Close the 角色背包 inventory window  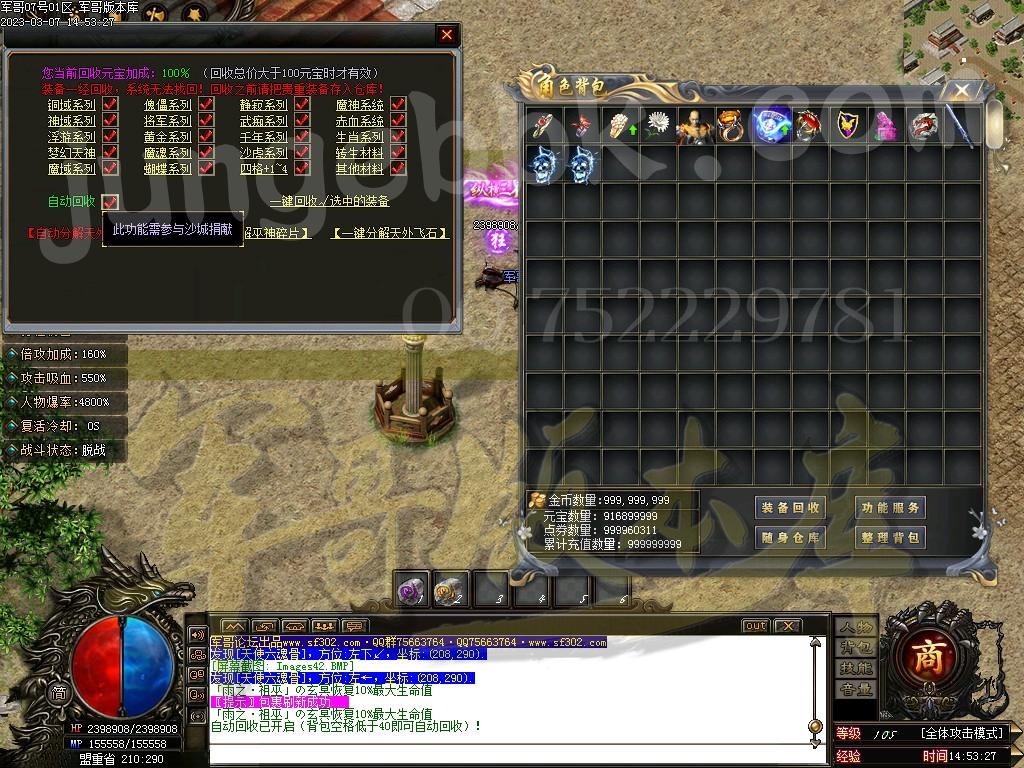961,91
